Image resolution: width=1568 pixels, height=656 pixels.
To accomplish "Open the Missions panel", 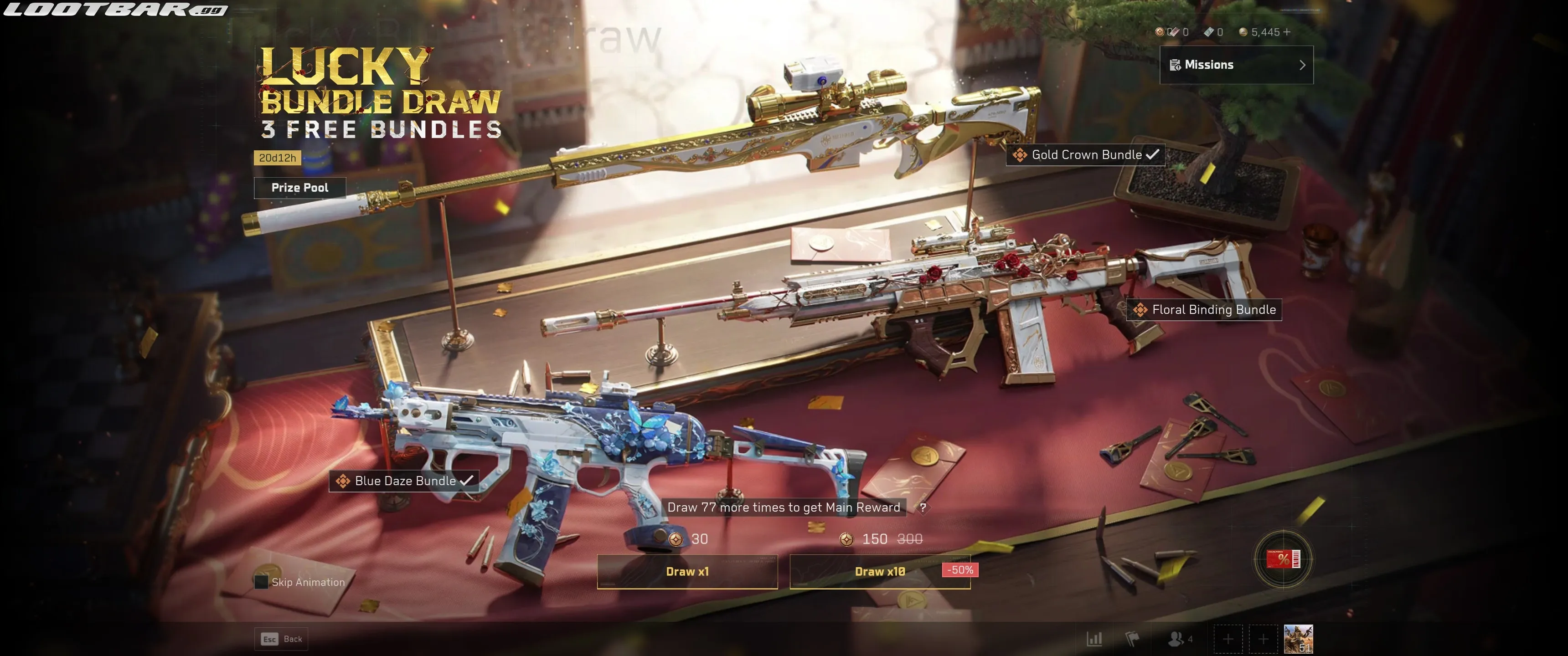I will pyautogui.click(x=1236, y=65).
